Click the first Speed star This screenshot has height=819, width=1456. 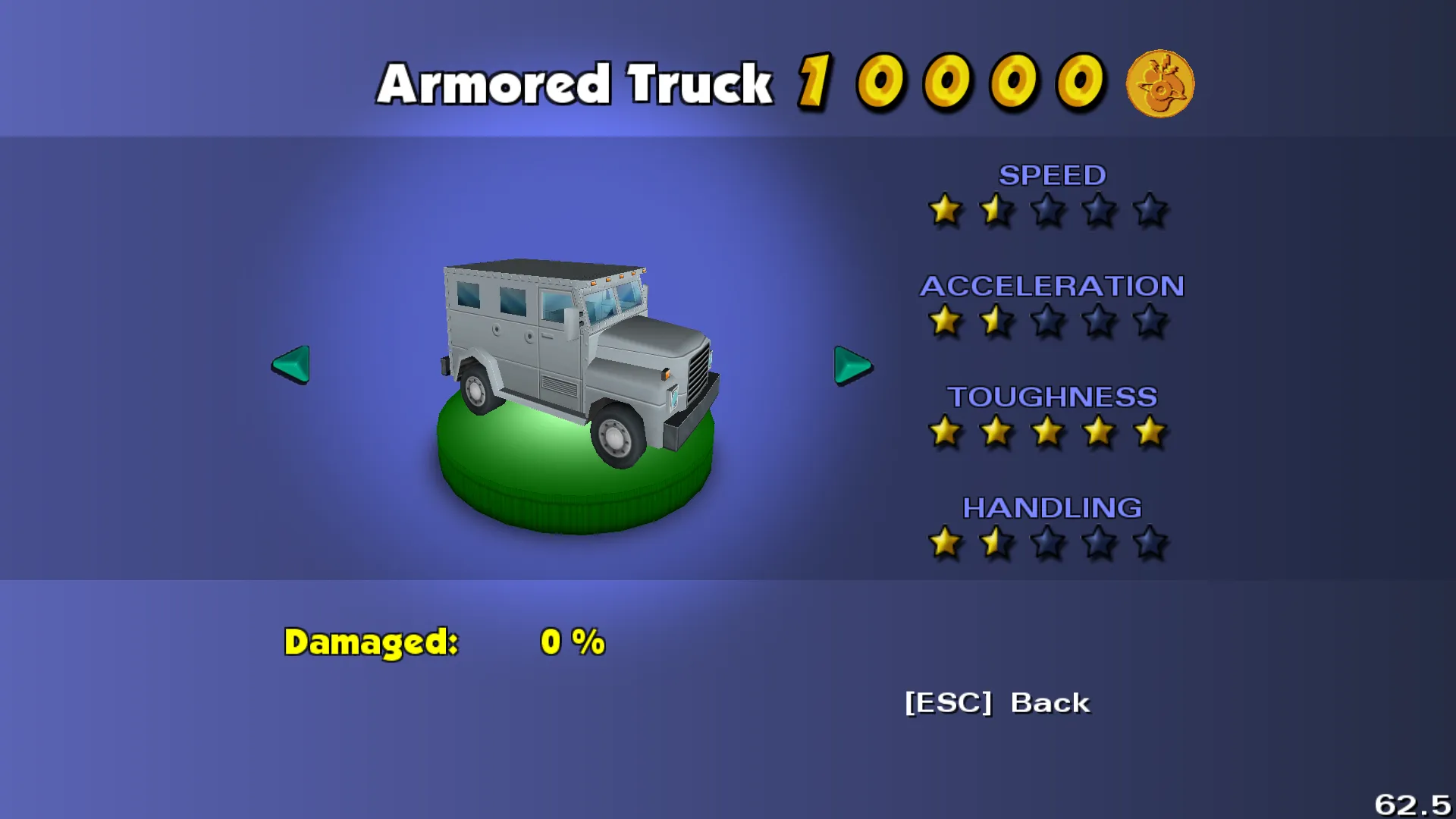(946, 211)
